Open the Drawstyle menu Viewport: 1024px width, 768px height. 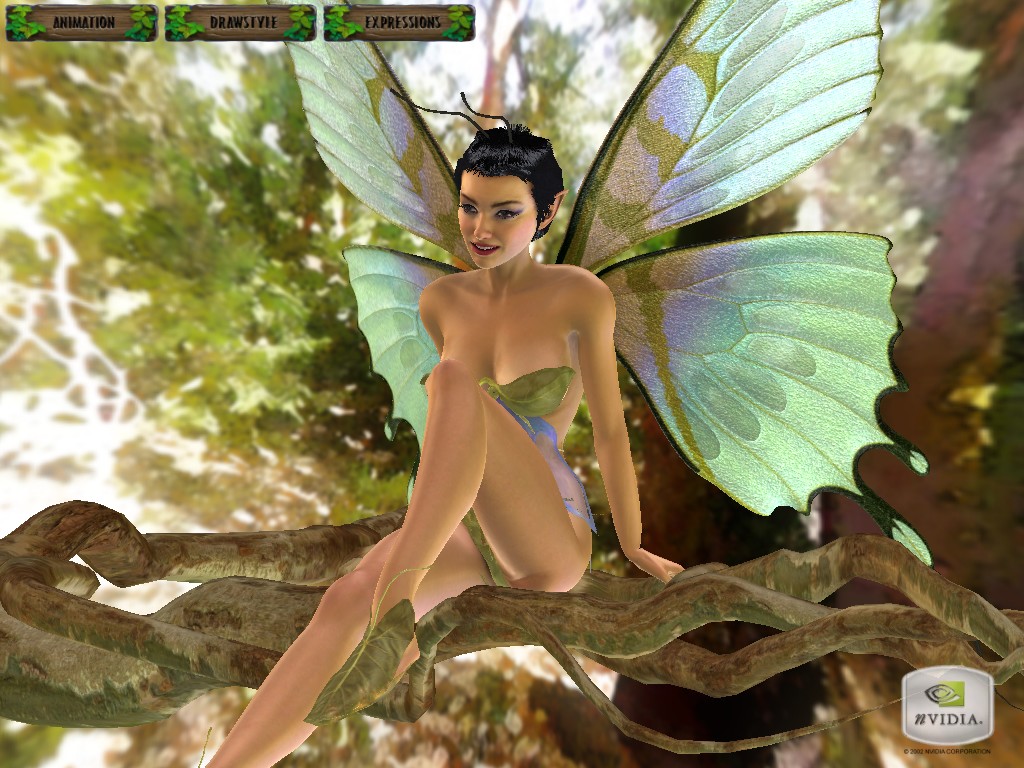point(240,22)
